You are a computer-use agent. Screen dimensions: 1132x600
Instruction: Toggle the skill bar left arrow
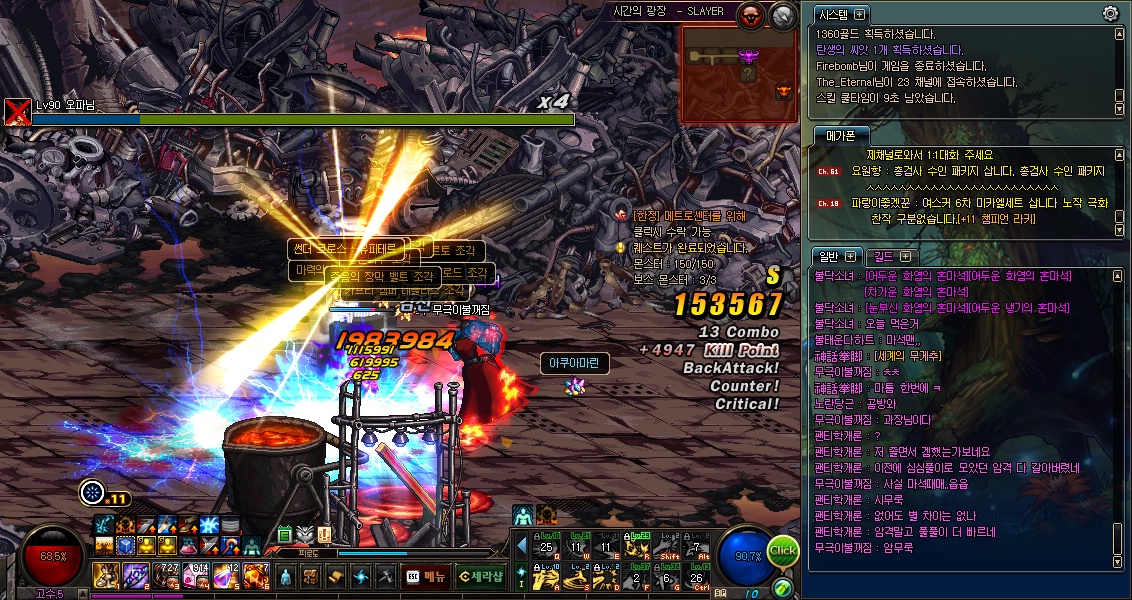click(521, 545)
